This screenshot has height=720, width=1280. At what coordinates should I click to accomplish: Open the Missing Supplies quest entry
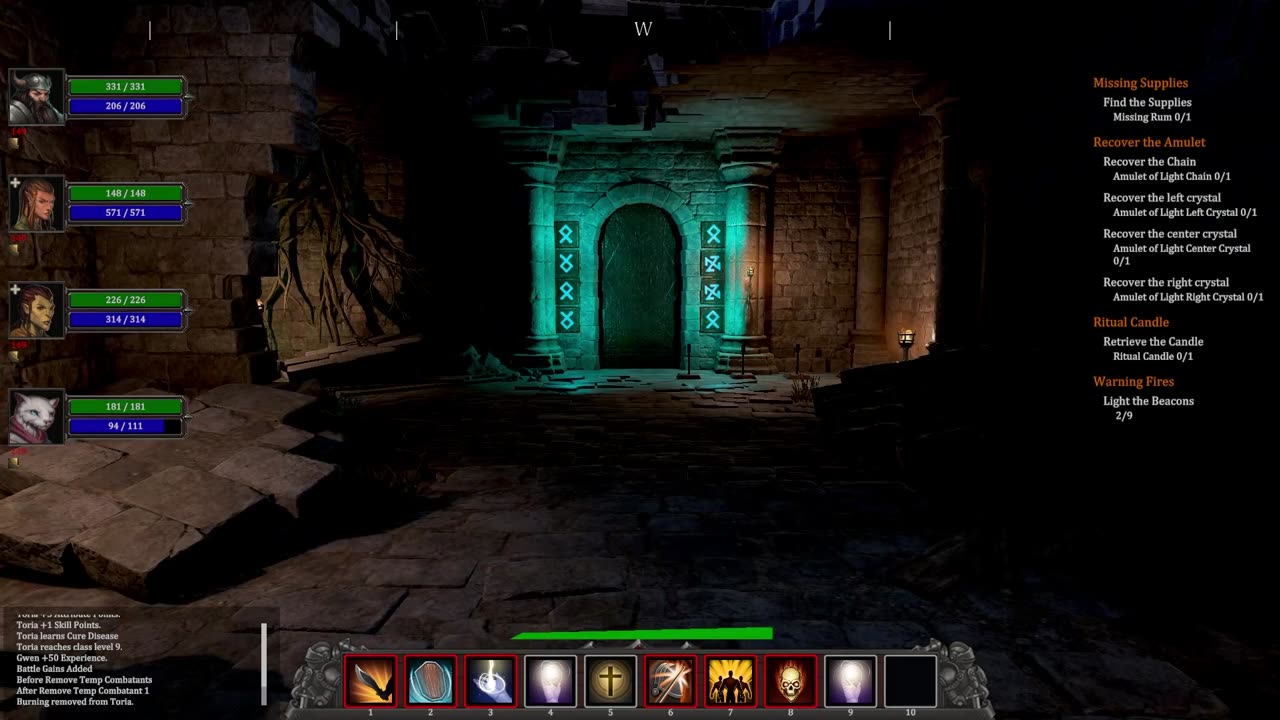[1140, 83]
